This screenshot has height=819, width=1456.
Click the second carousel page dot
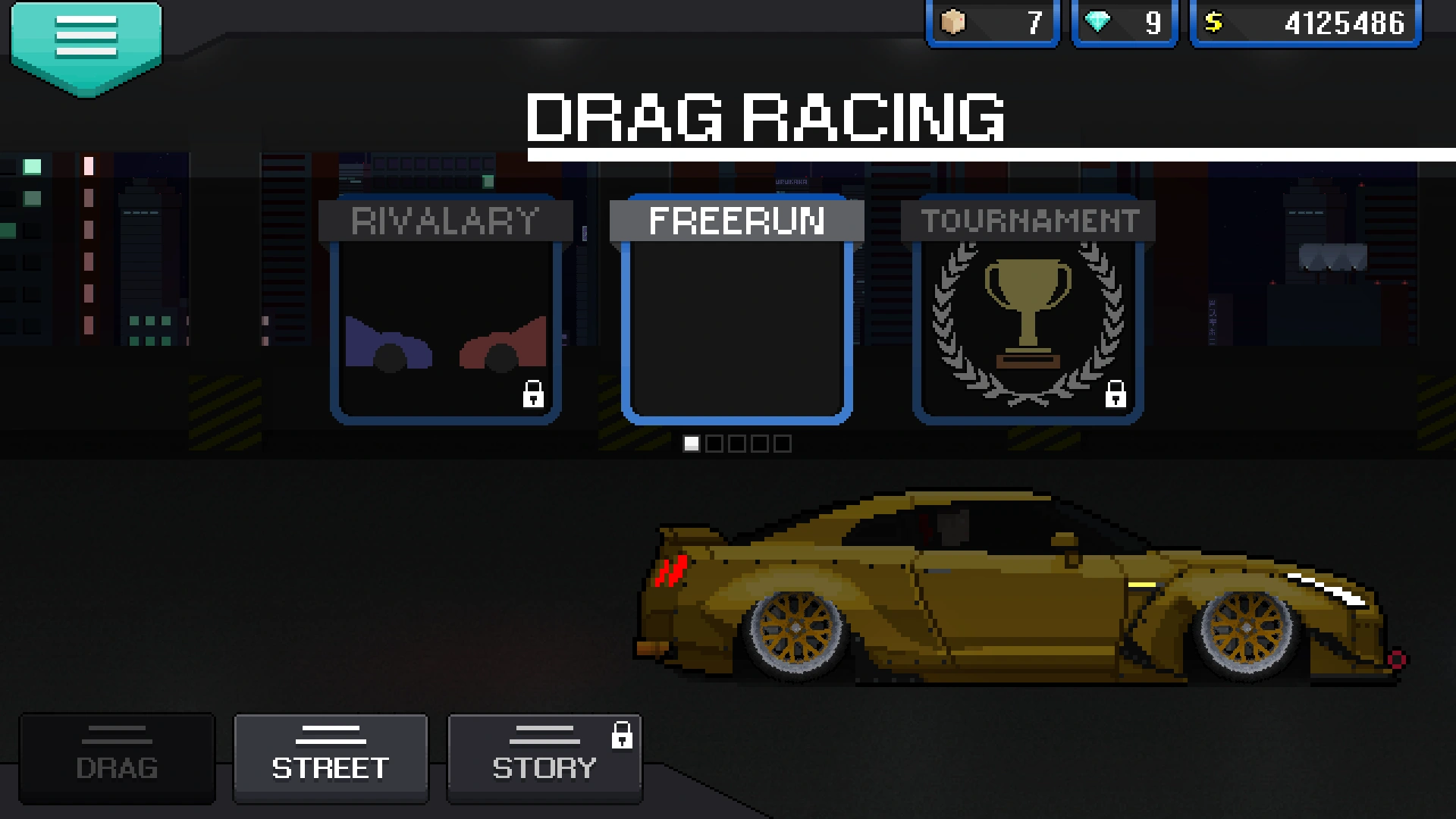[714, 443]
